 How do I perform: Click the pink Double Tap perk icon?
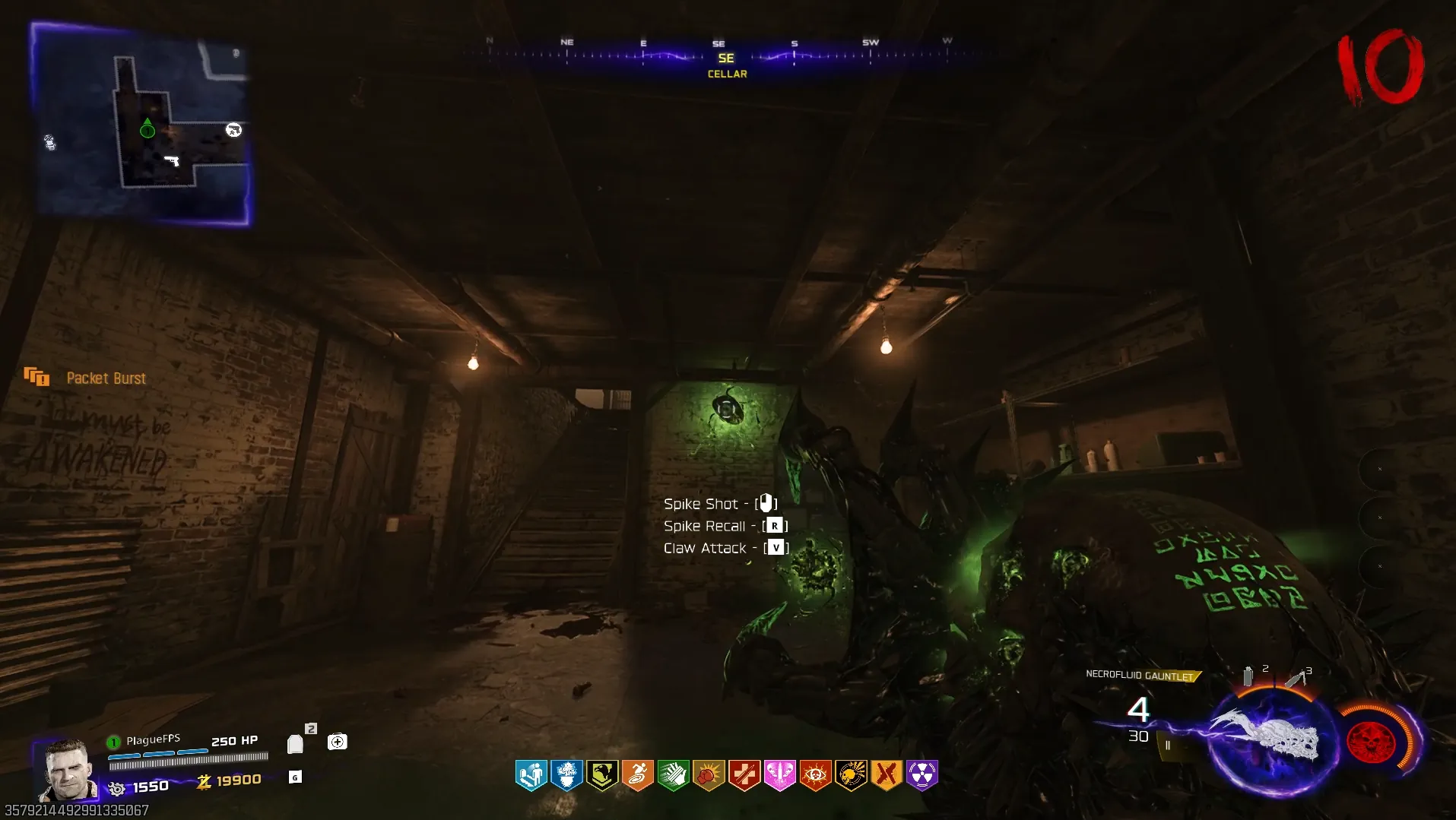point(779,775)
